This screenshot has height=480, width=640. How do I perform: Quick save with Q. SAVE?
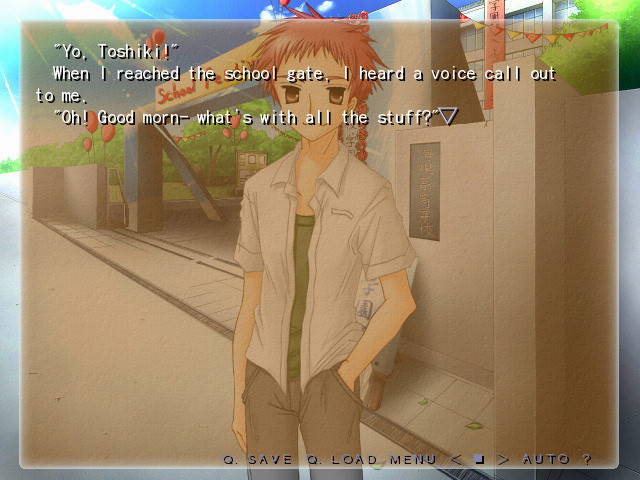pyautogui.click(x=257, y=459)
